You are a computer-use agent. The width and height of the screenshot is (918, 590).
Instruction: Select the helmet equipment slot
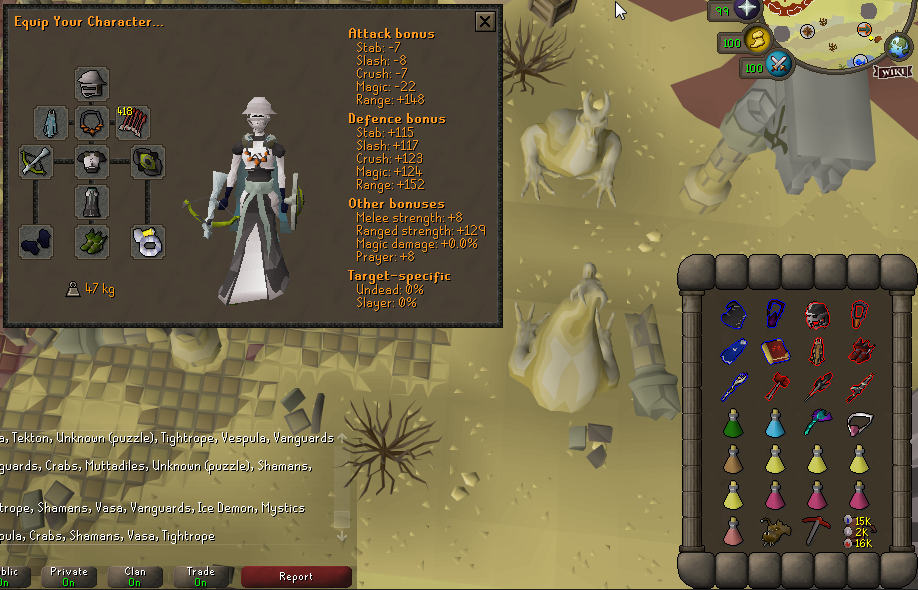pos(92,84)
